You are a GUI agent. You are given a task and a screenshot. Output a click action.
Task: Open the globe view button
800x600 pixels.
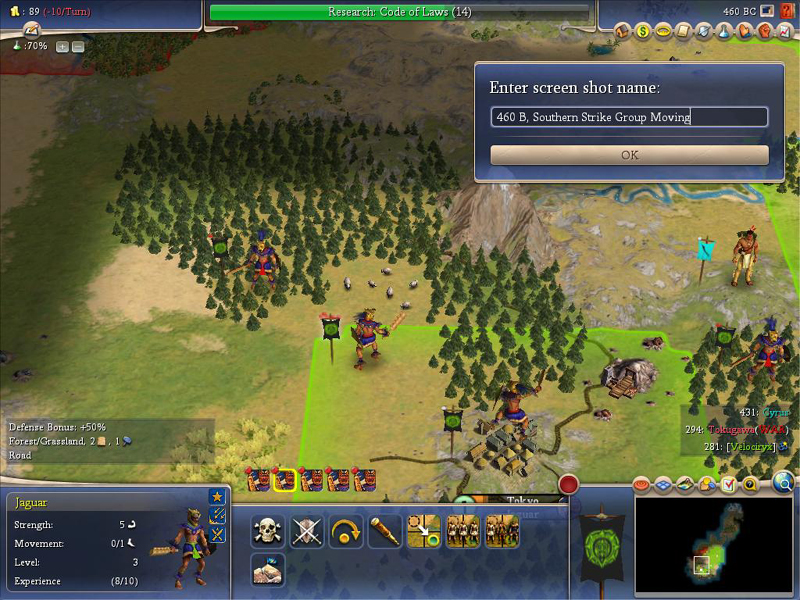pos(781,485)
